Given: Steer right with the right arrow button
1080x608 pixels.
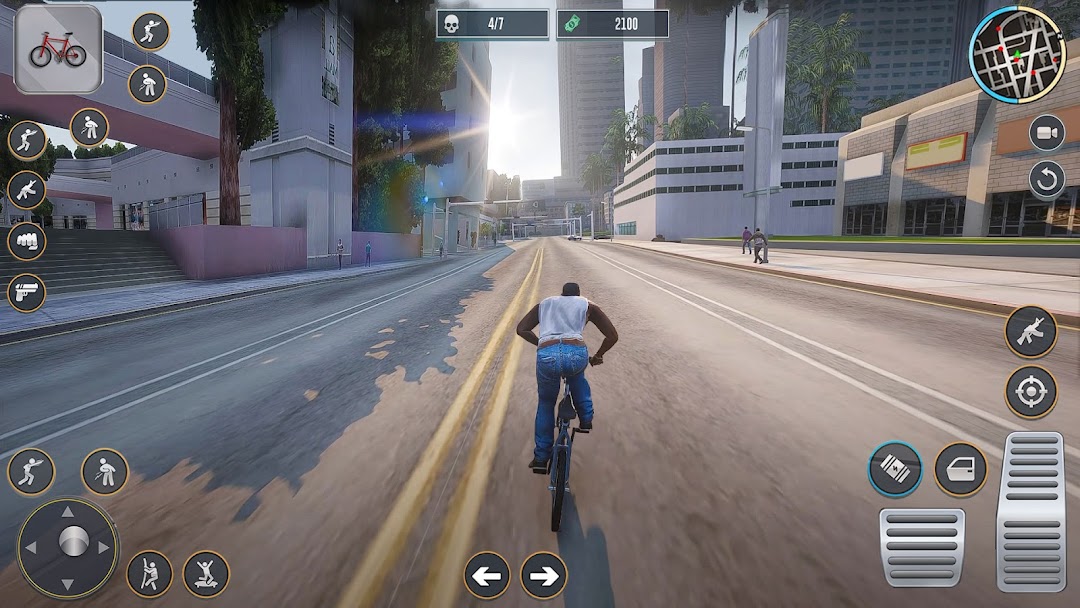Looking at the screenshot, I should click(x=543, y=575).
